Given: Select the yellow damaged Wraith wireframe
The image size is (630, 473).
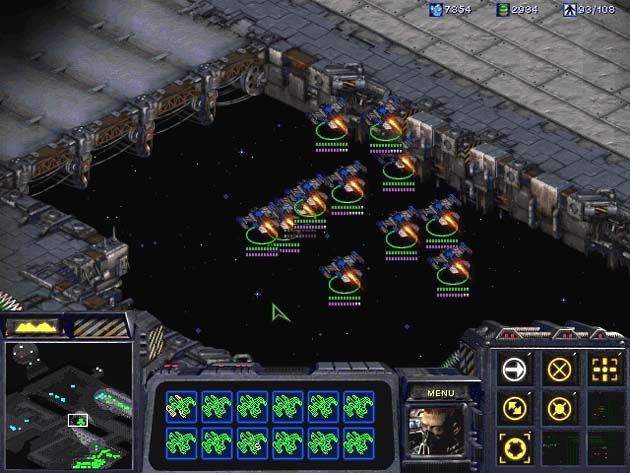Looking at the screenshot, I should coord(181,404).
